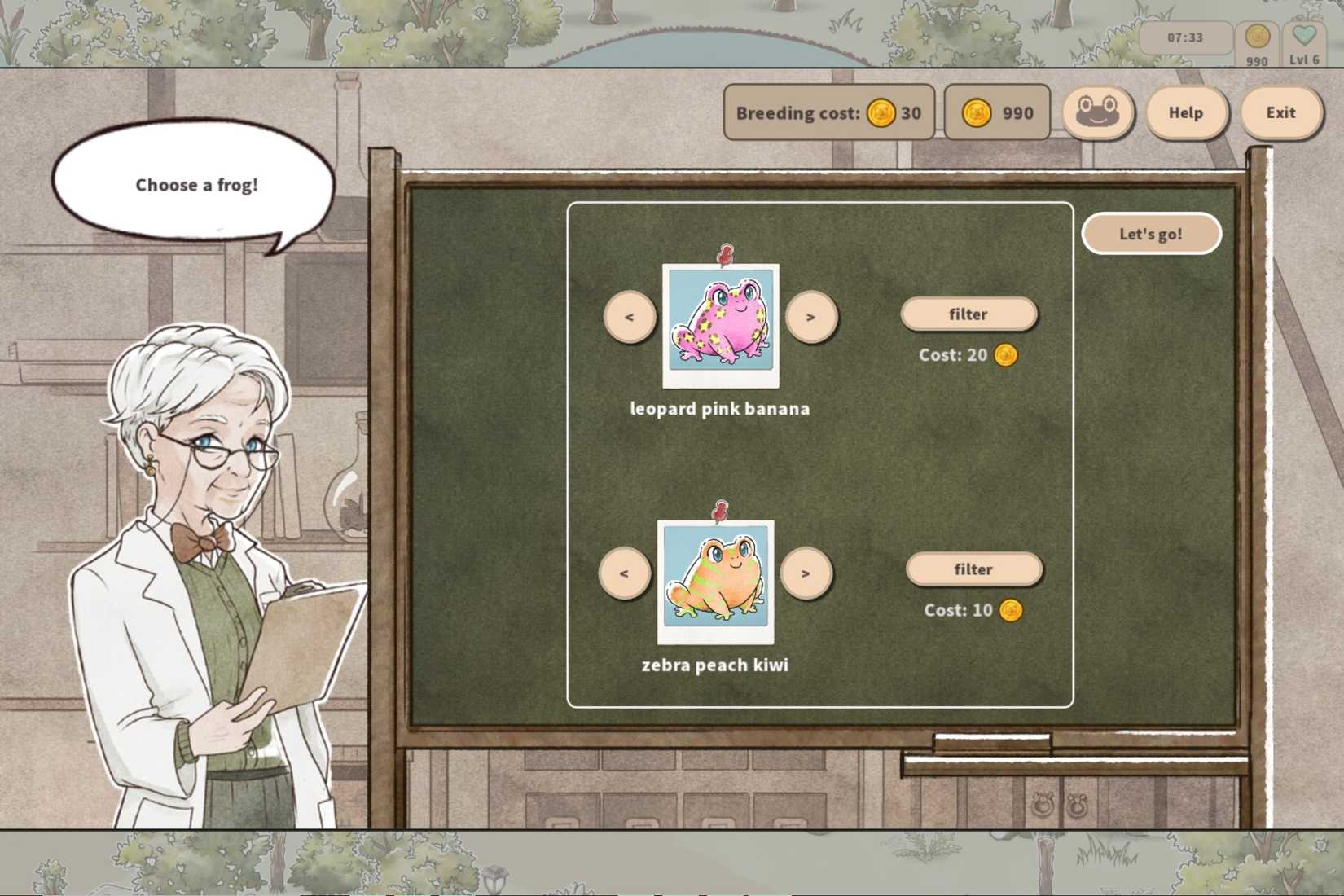Click the frog face icon near Help
Screen dimensions: 1344x896
pos(1096,112)
